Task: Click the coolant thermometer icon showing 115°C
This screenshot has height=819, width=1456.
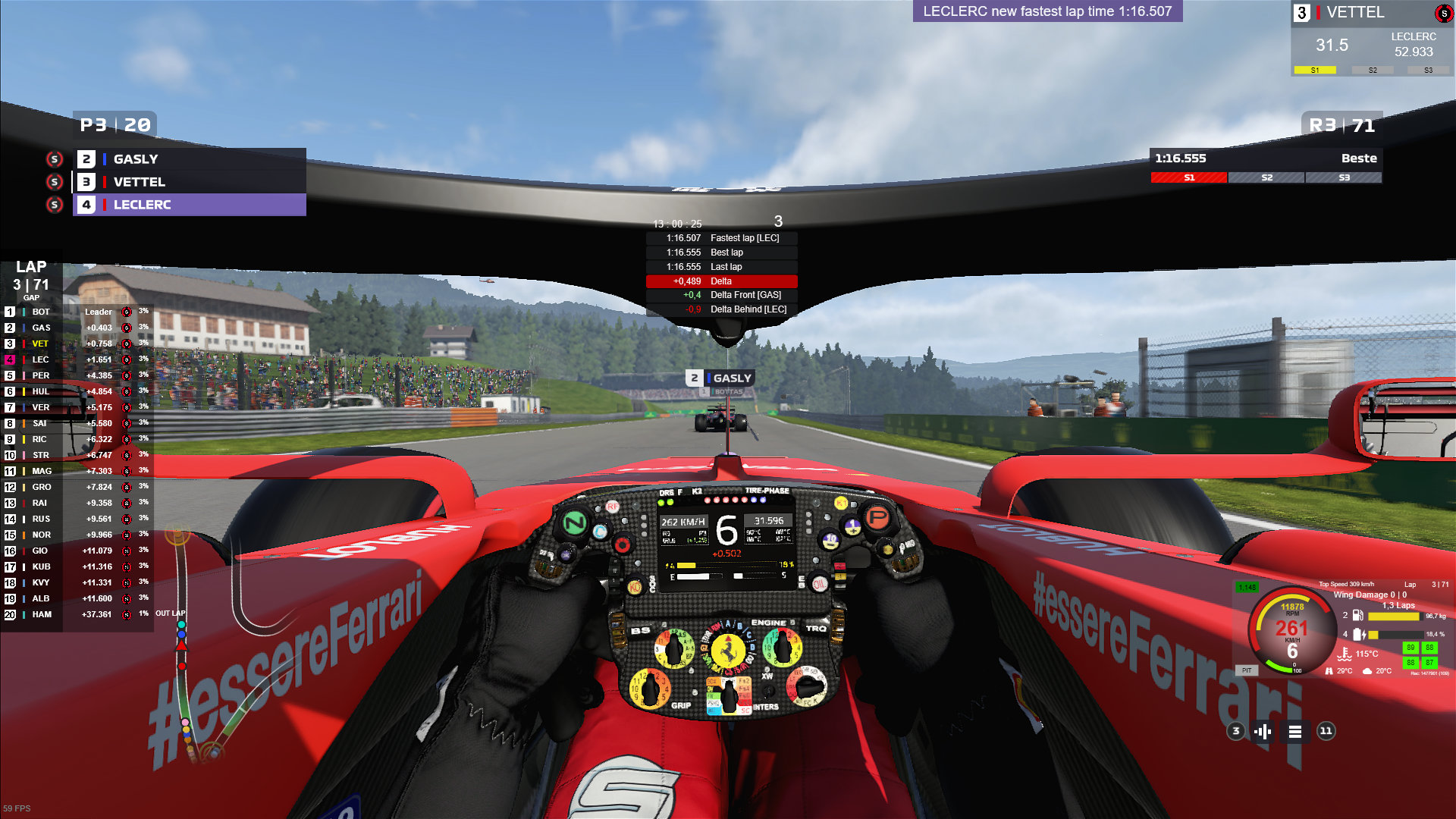Action: (x=1345, y=653)
